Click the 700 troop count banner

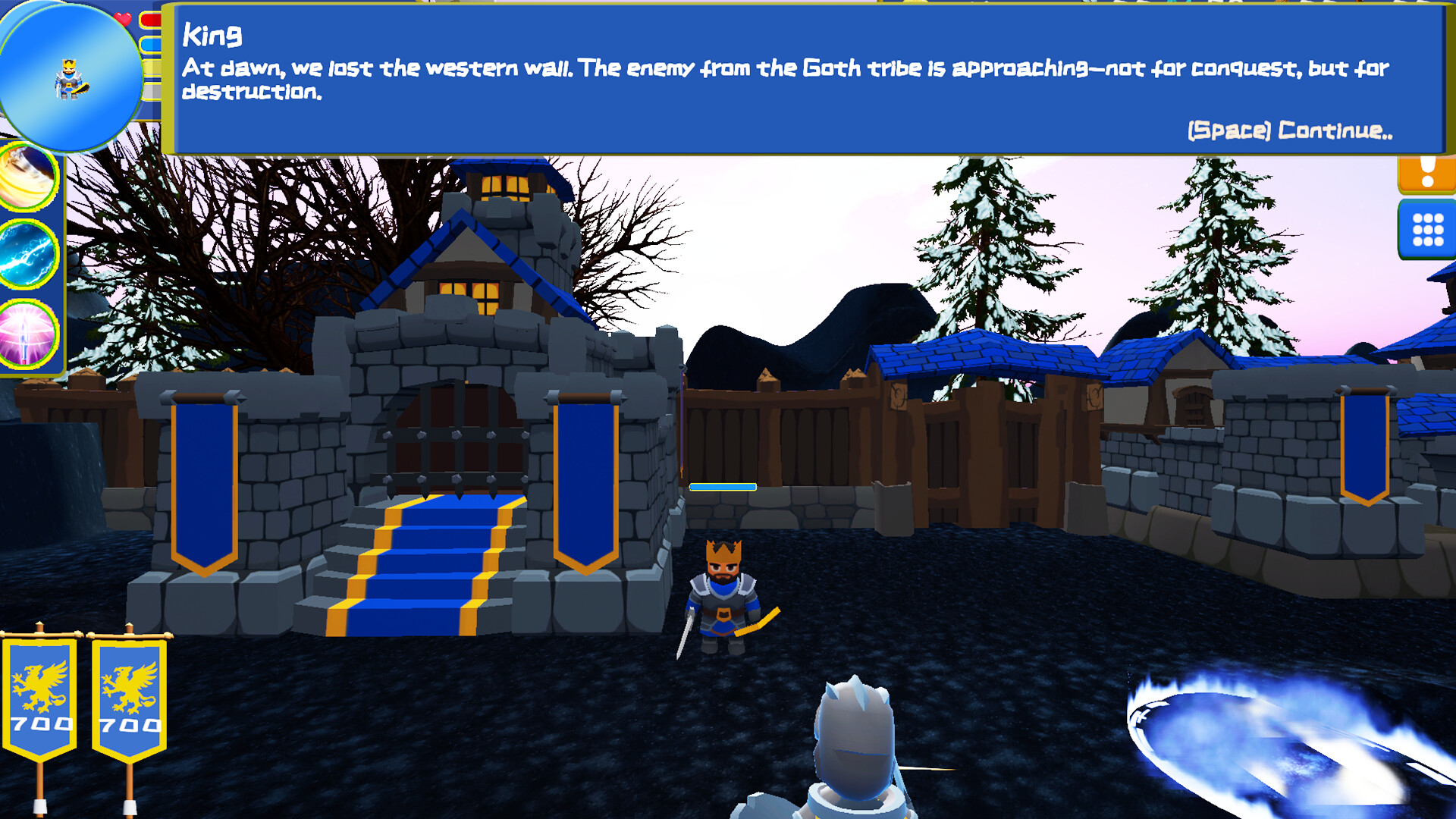click(39, 724)
